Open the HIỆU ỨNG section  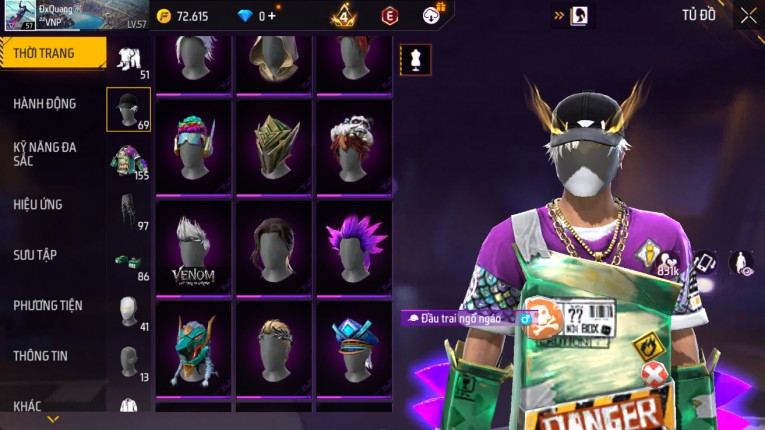point(38,205)
